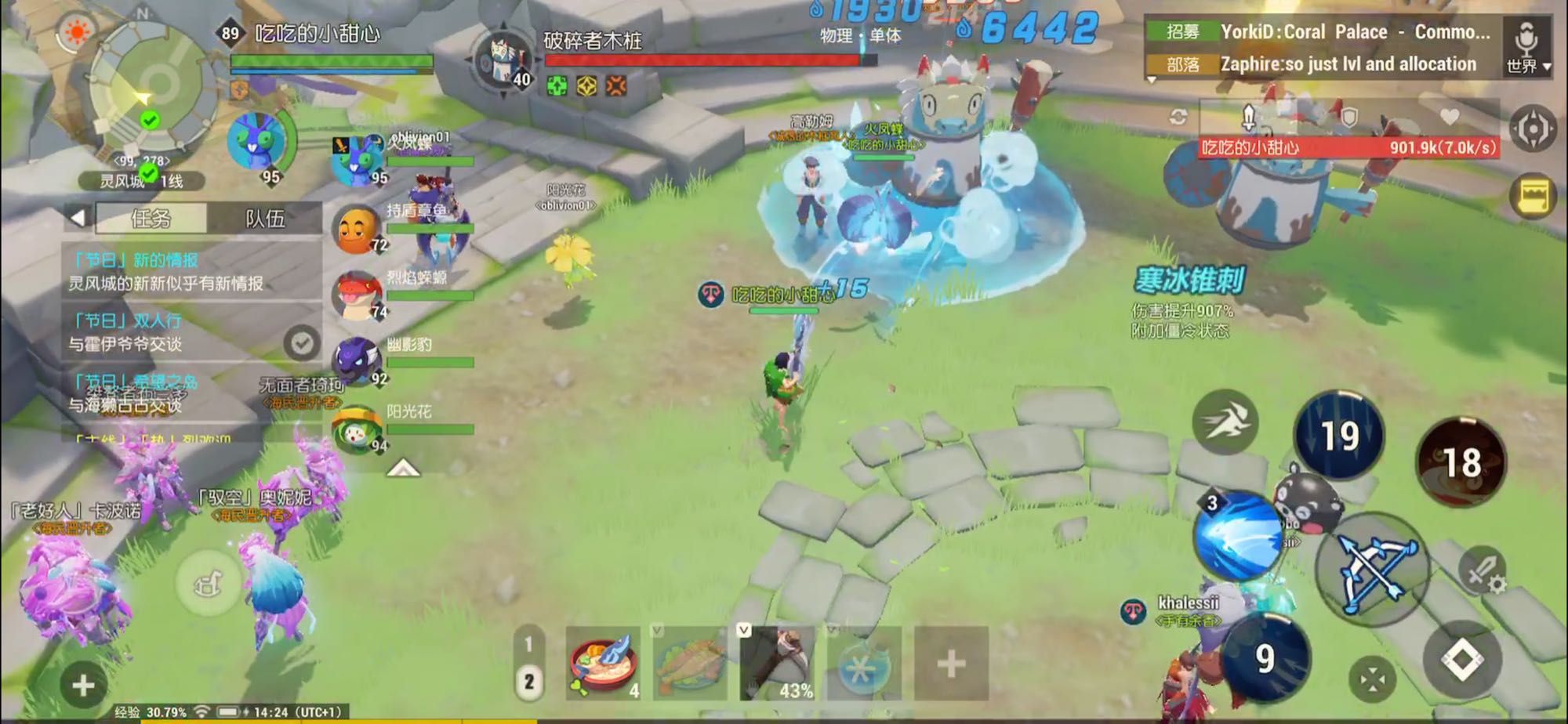Tap the mount summon button
This screenshot has height=724, width=1568.
[208, 584]
